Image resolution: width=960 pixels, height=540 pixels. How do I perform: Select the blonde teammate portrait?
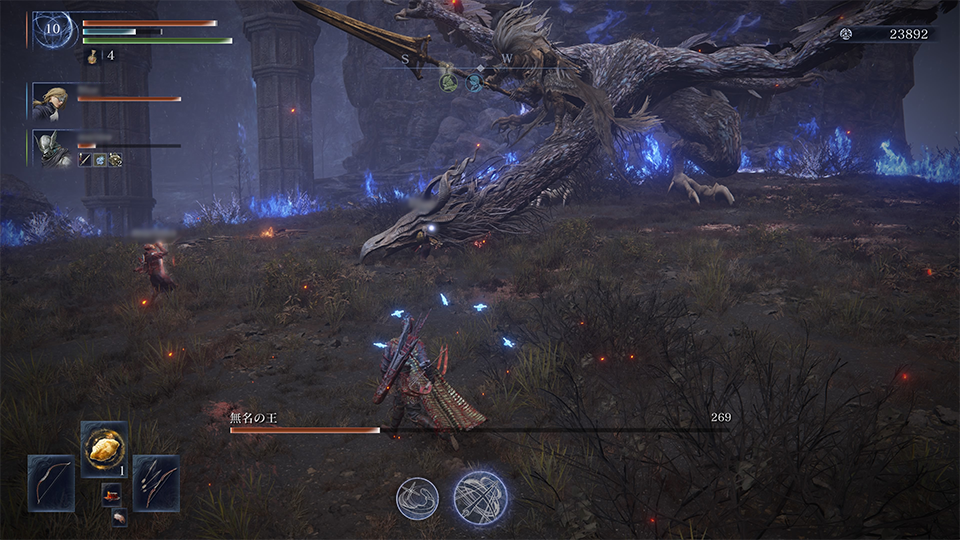coord(50,101)
